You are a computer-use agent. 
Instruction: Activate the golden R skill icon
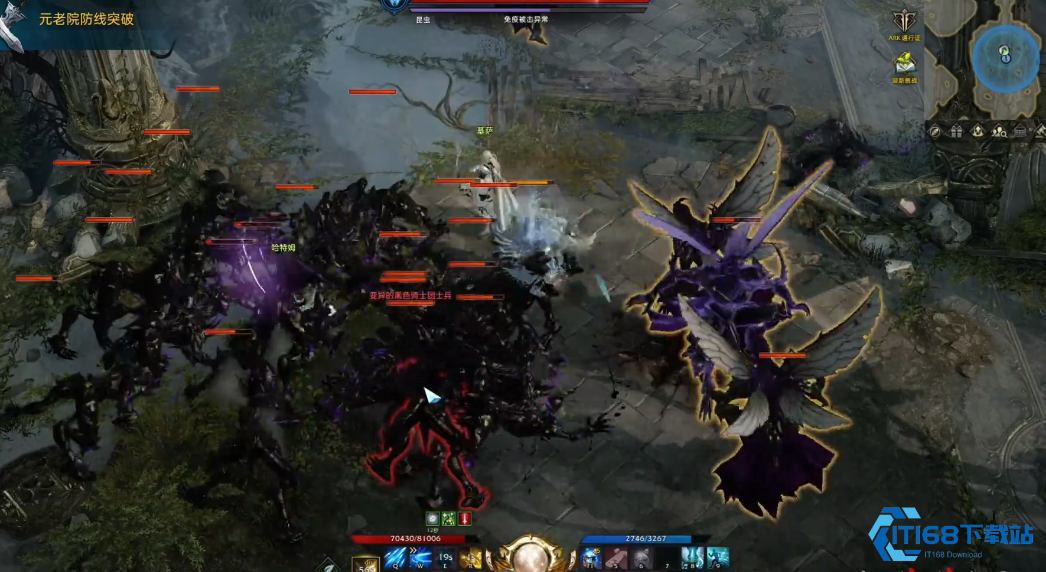click(x=470, y=558)
